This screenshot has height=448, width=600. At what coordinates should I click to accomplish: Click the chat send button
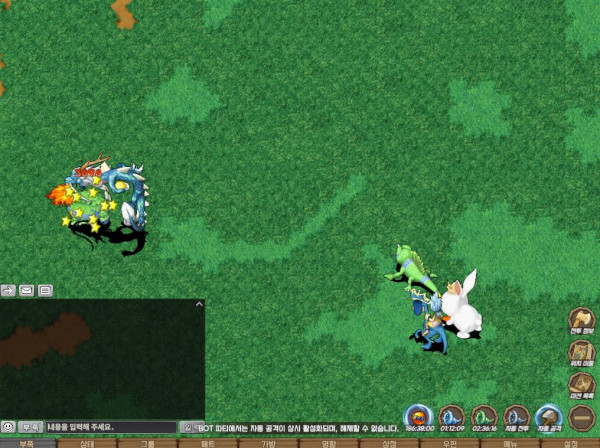pos(186,427)
